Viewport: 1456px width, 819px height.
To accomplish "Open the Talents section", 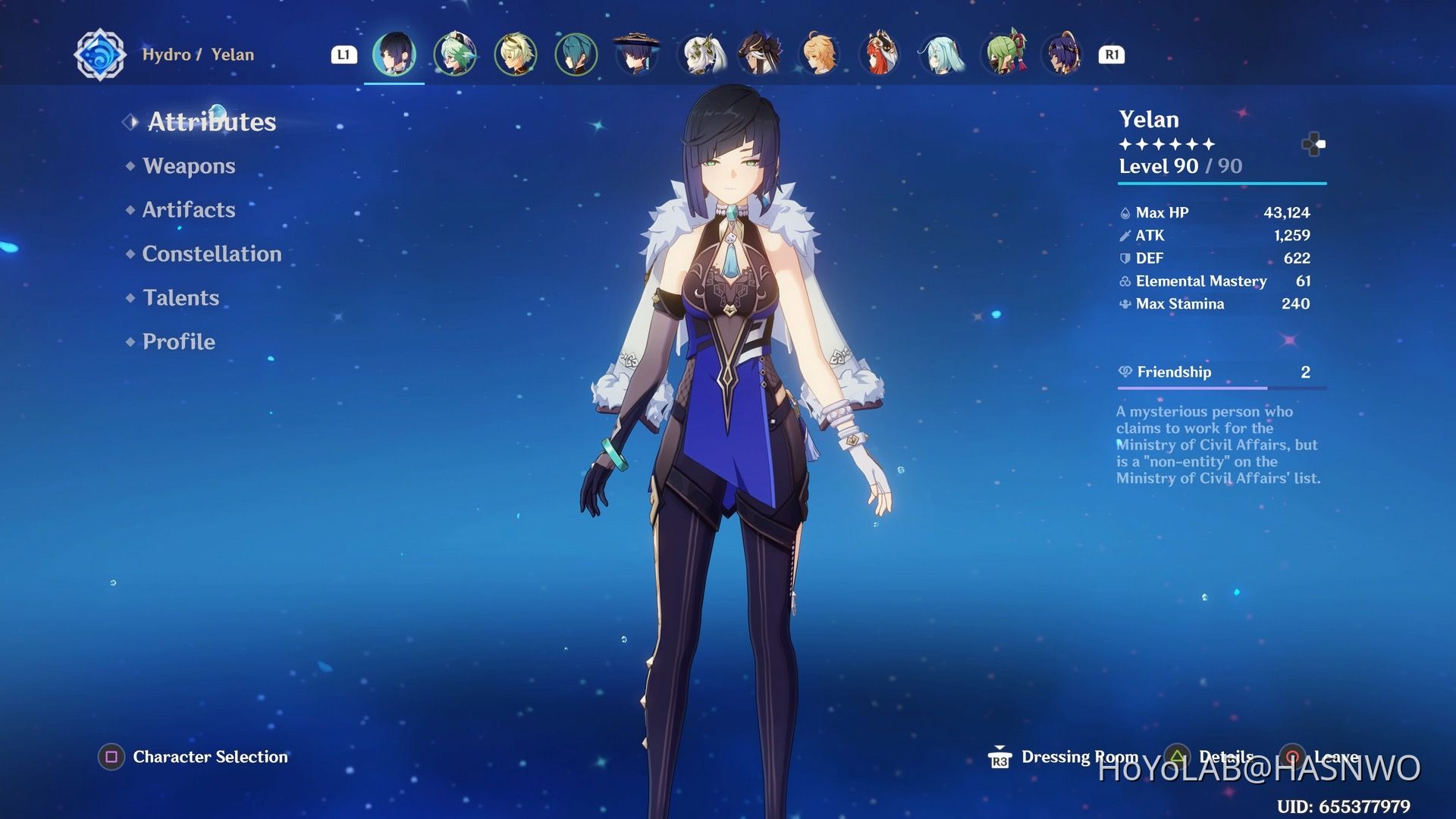I will click(180, 298).
